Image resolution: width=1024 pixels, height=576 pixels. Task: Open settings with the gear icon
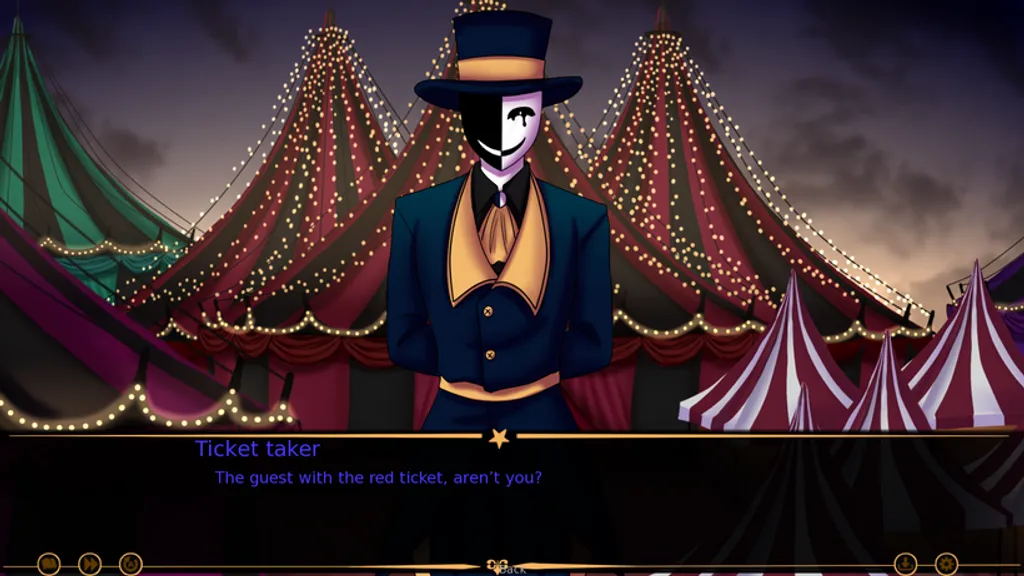pos(946,564)
